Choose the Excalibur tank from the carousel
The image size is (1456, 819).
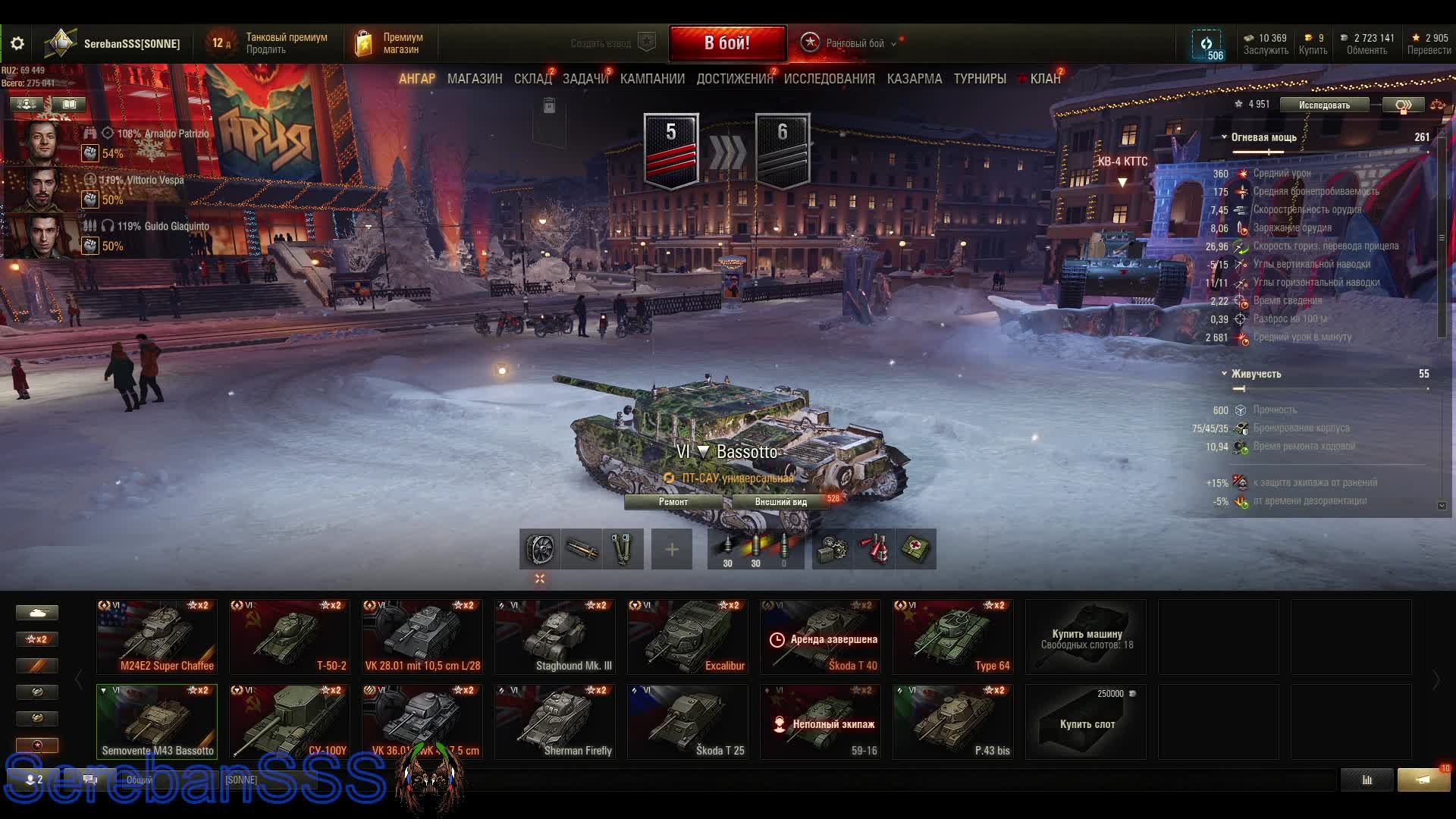coord(687,637)
